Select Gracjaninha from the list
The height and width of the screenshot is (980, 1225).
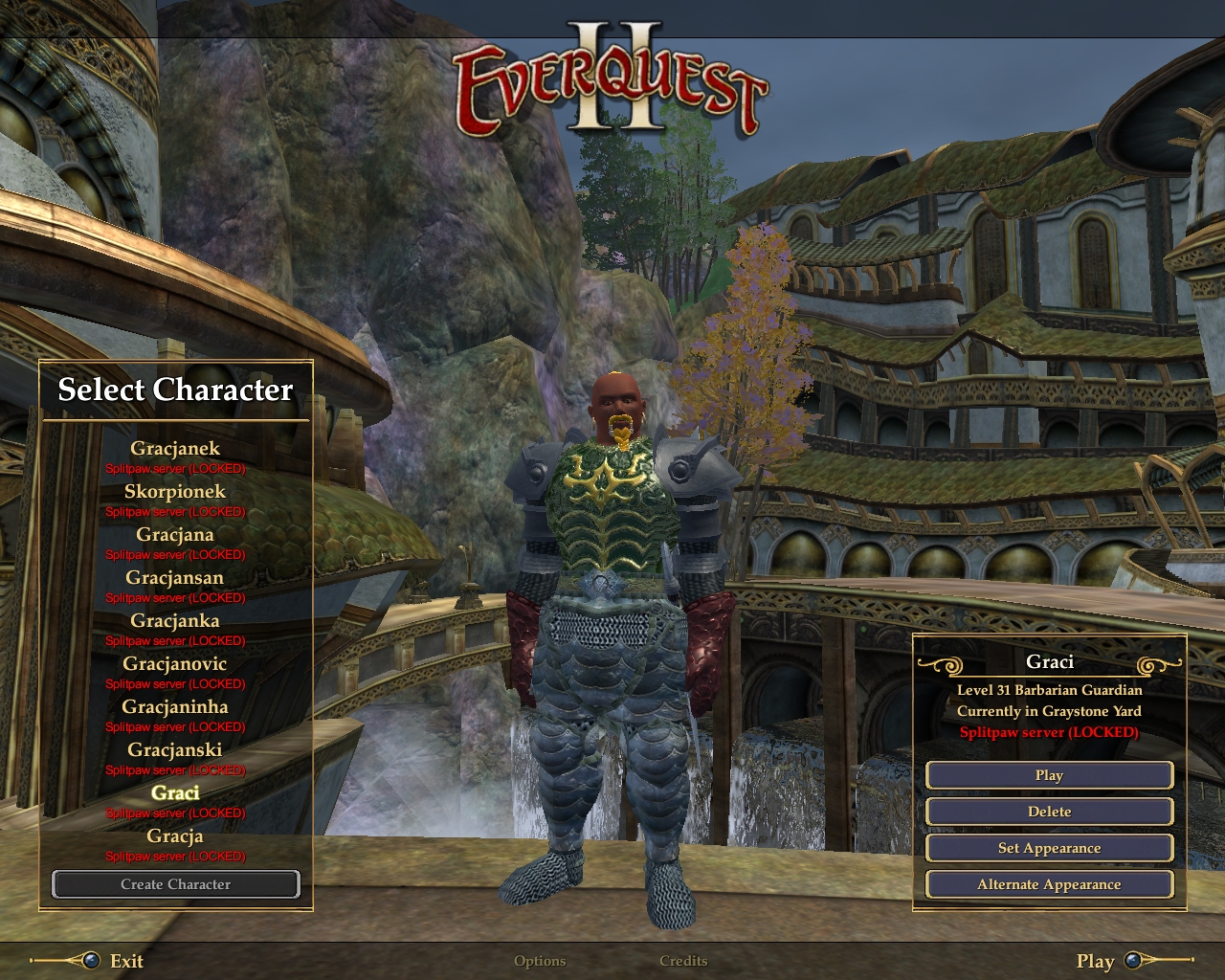[x=175, y=707]
